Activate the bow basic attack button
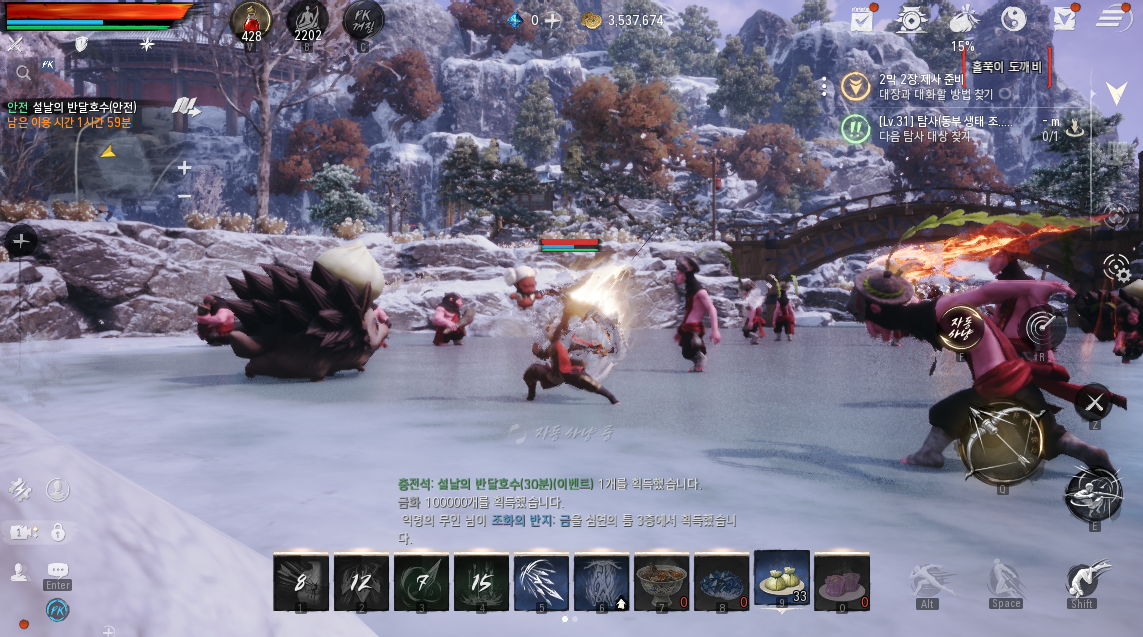The width and height of the screenshot is (1143, 637). (1001, 442)
